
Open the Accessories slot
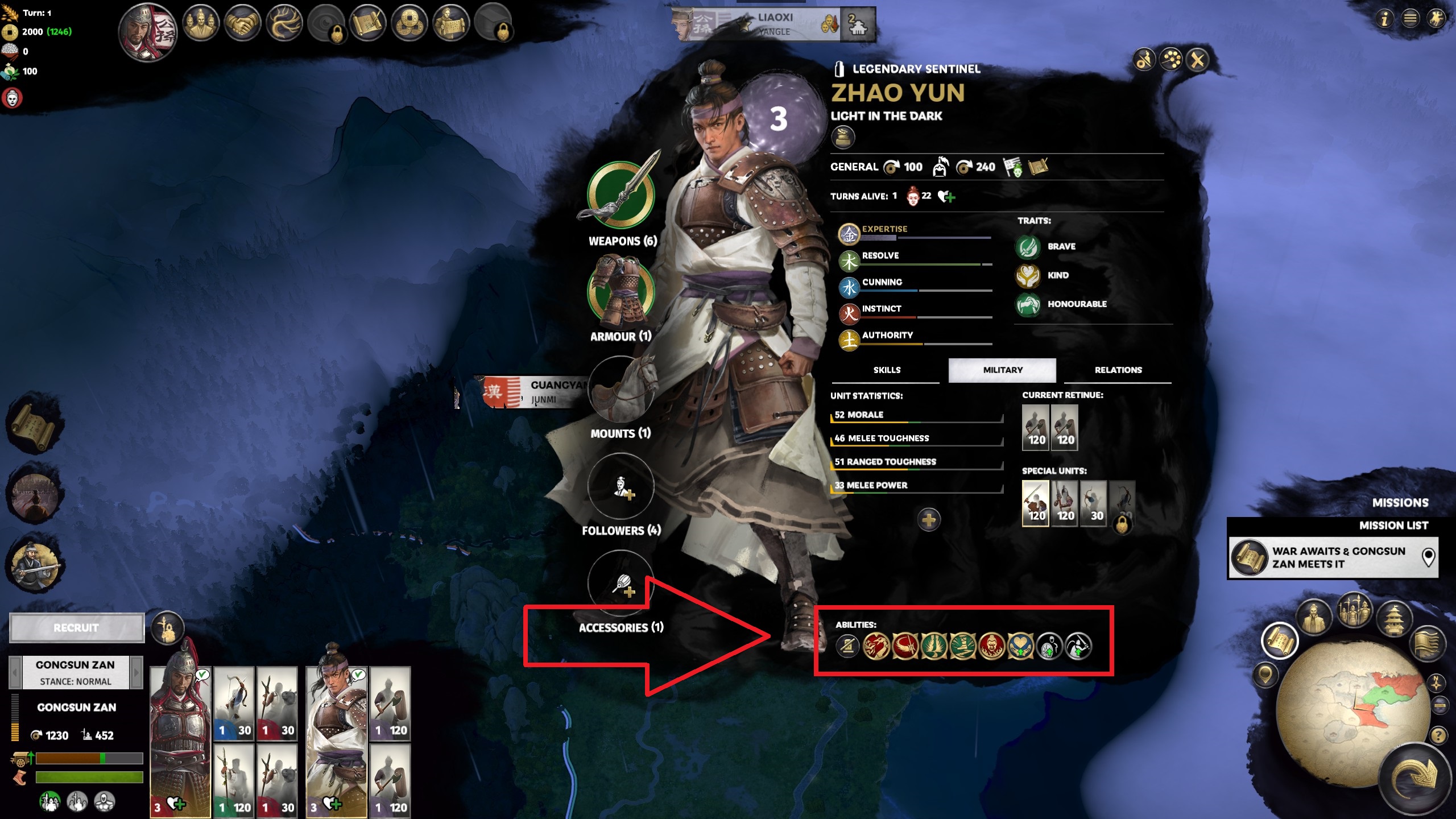[621, 584]
